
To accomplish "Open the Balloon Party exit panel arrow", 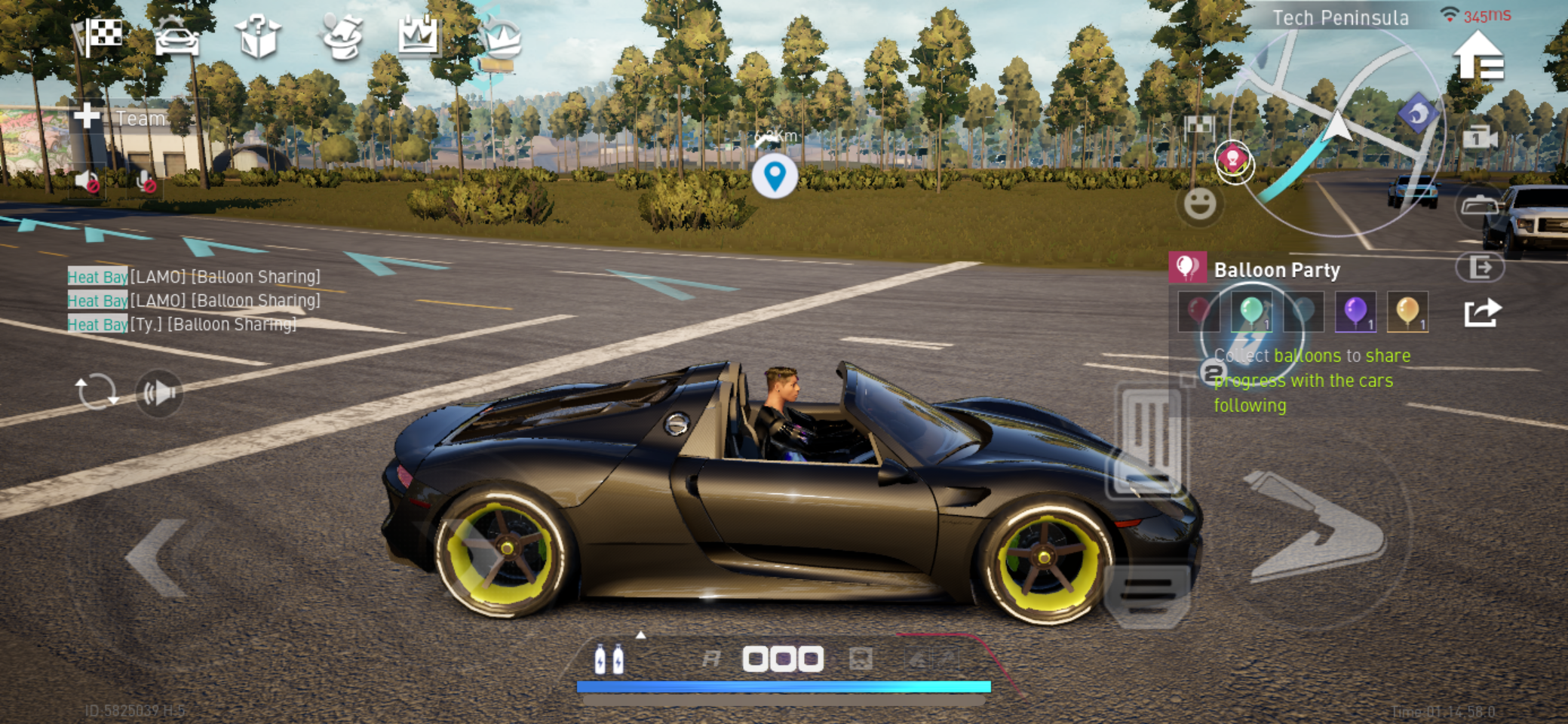I will pyautogui.click(x=1483, y=268).
